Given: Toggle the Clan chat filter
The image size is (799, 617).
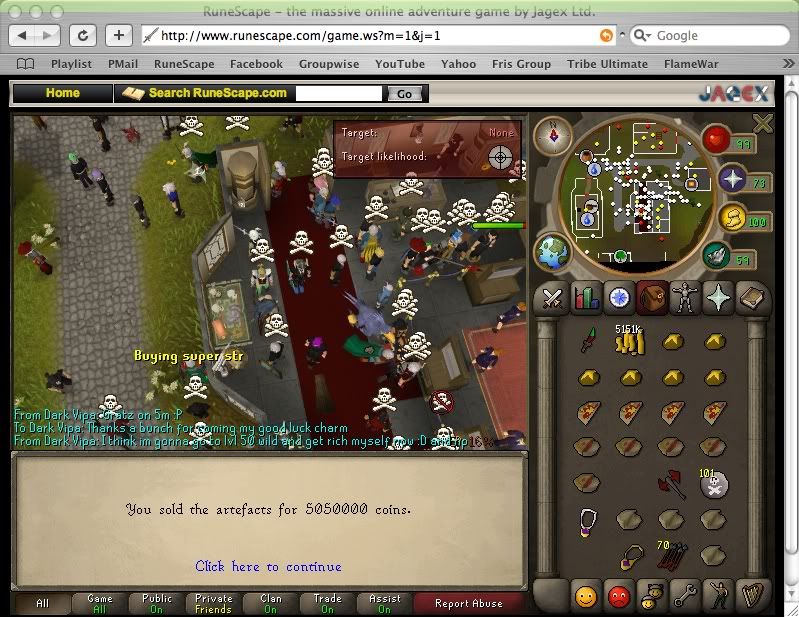Looking at the screenshot, I should (x=270, y=603).
